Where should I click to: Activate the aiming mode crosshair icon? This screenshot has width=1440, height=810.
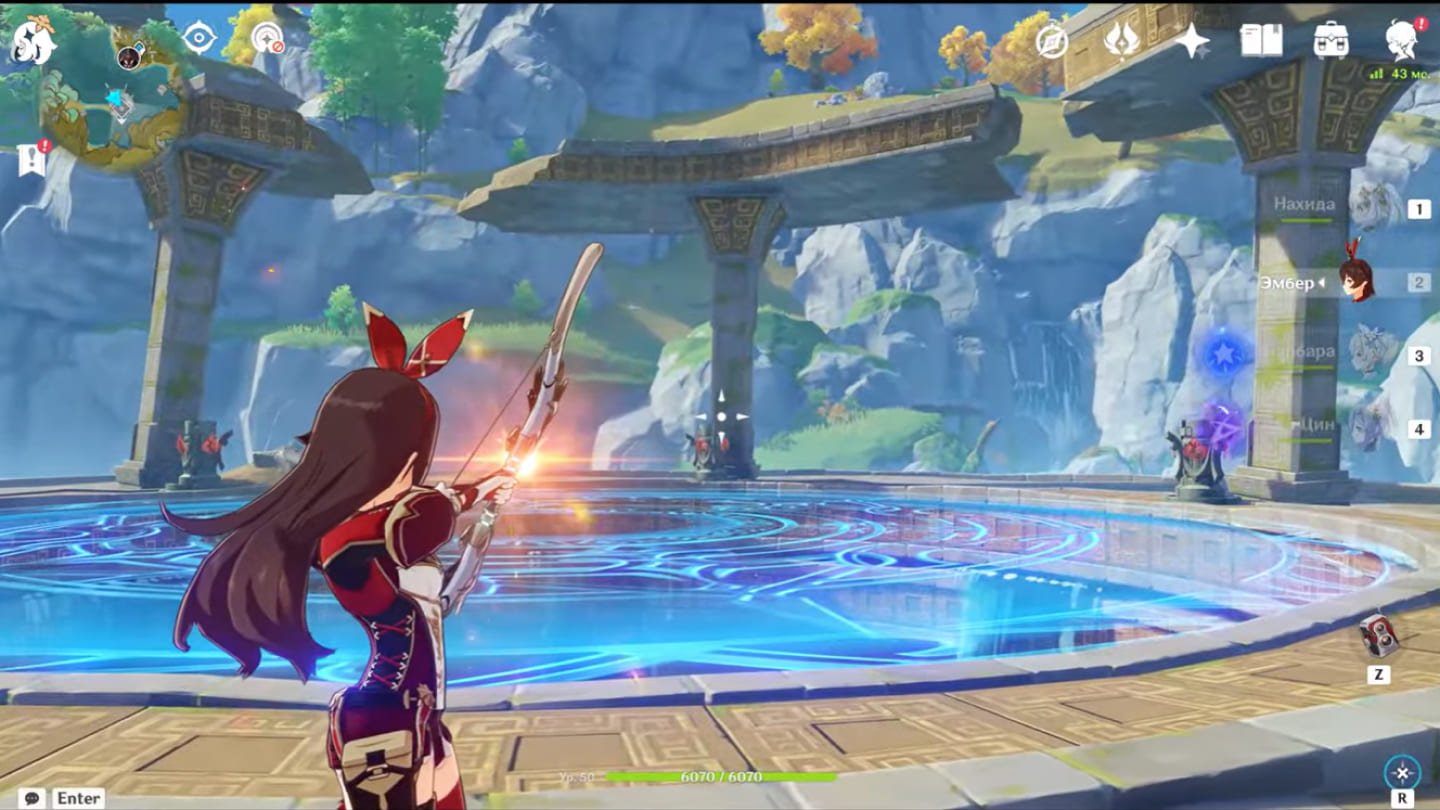click(1402, 772)
